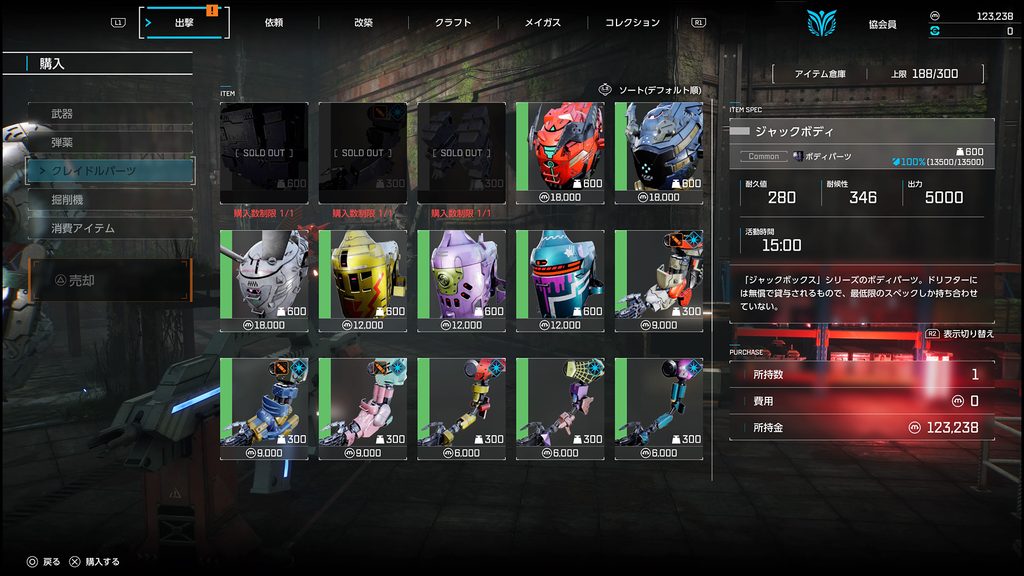Select the purple body part item

(x=461, y=281)
